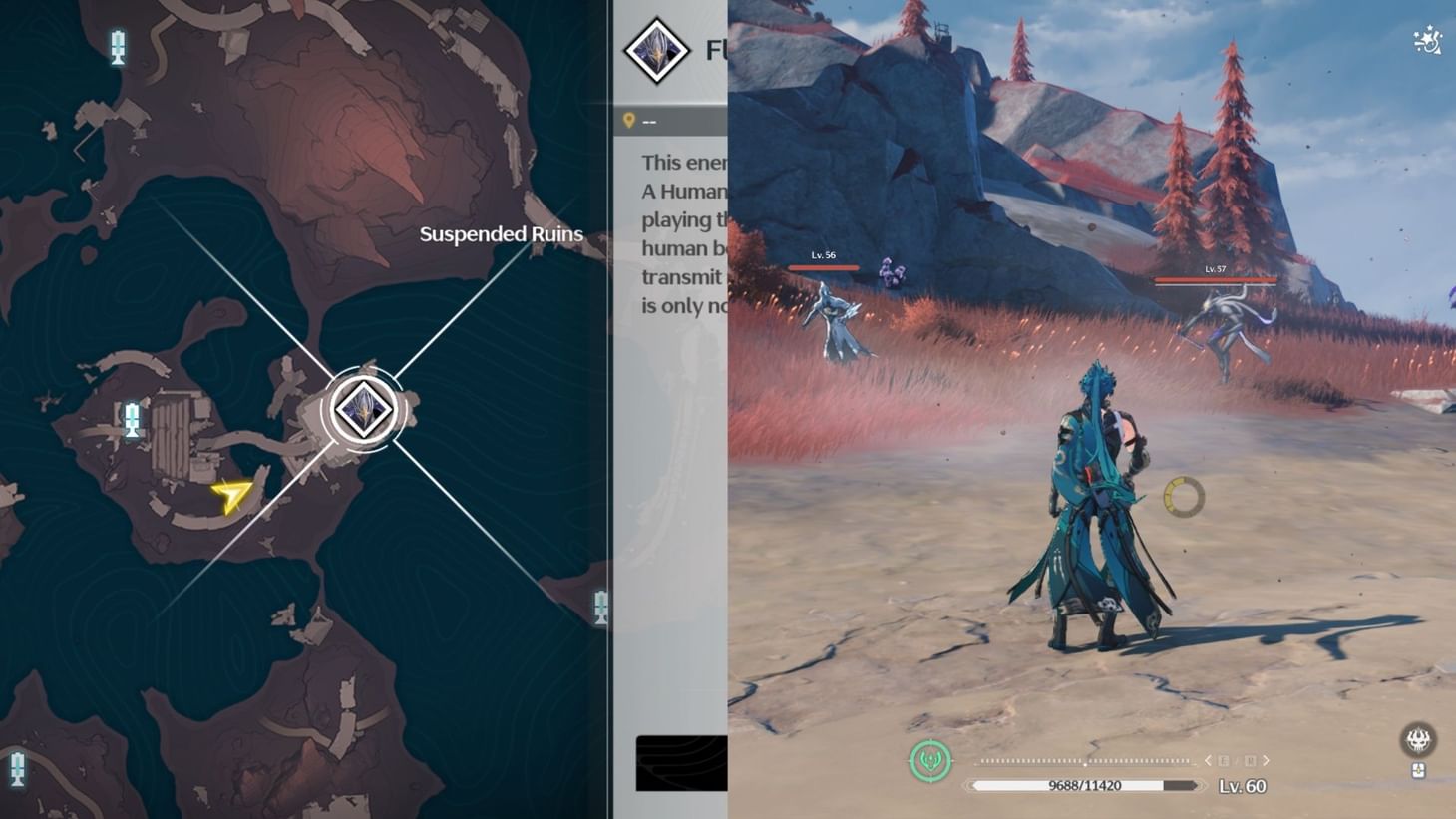Screen dimensions: 1456x819
Task: Click the resonance beacon left of the enemy marker
Action: coord(132,418)
